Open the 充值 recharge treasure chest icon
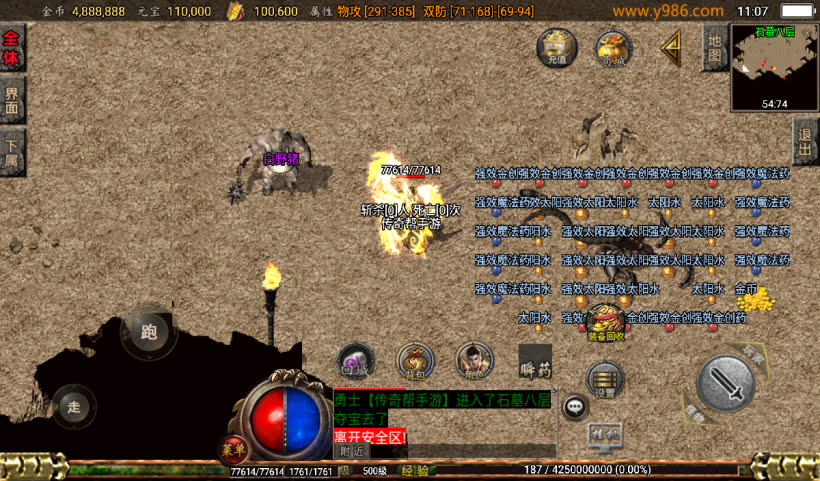The height and width of the screenshot is (481, 820). (557, 47)
